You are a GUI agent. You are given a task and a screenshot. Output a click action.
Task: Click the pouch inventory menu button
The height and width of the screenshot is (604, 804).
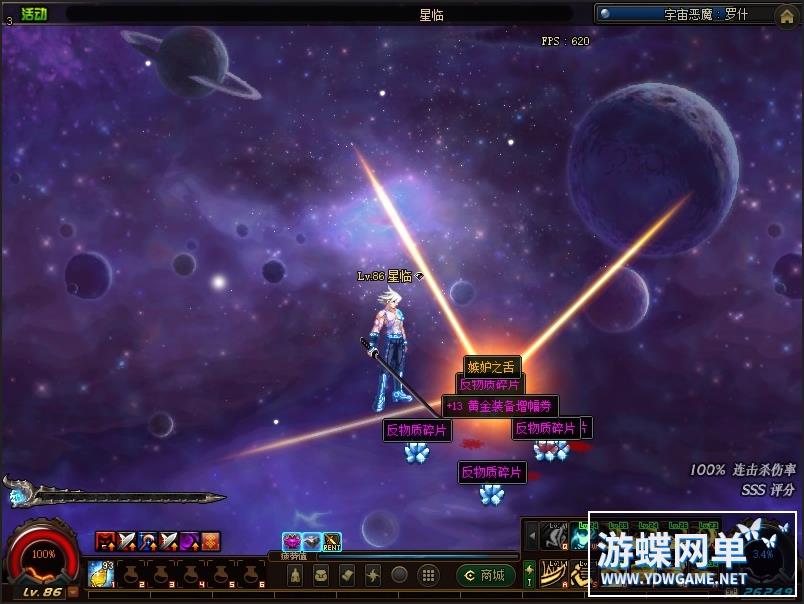(x=321, y=575)
